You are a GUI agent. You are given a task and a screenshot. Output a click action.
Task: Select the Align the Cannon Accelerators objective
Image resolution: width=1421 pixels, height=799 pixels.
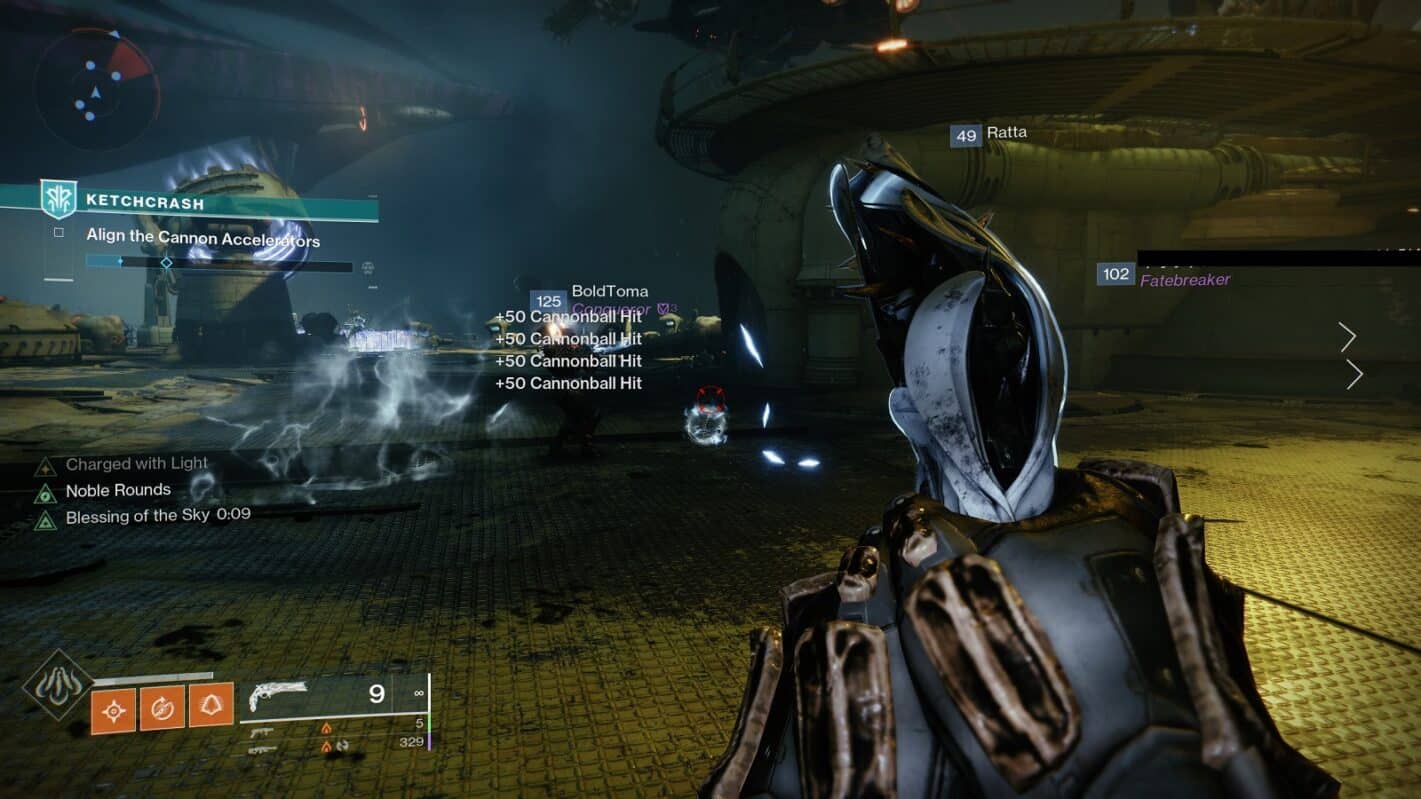pos(203,240)
